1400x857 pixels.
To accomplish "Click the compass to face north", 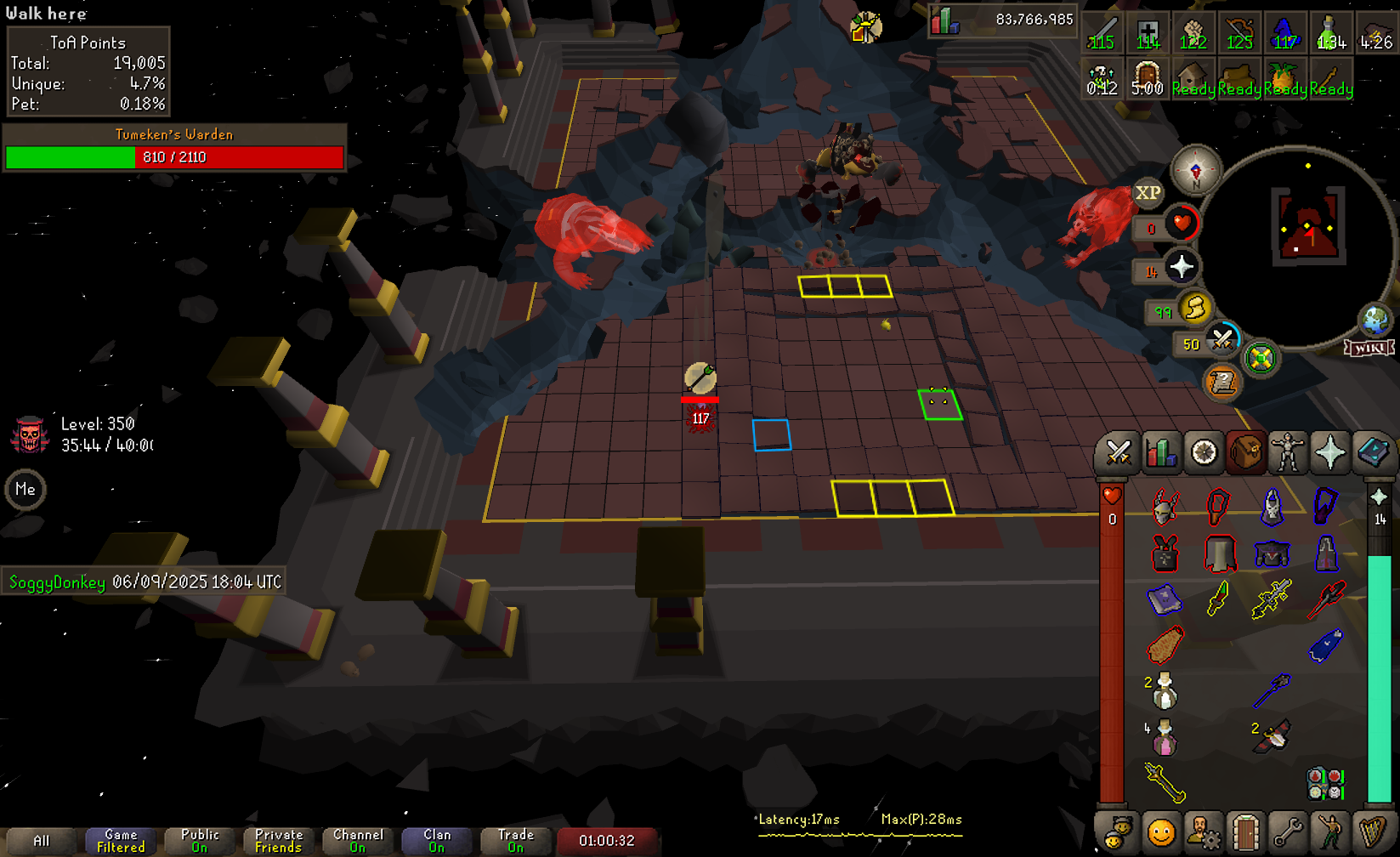I will pos(1196,170).
